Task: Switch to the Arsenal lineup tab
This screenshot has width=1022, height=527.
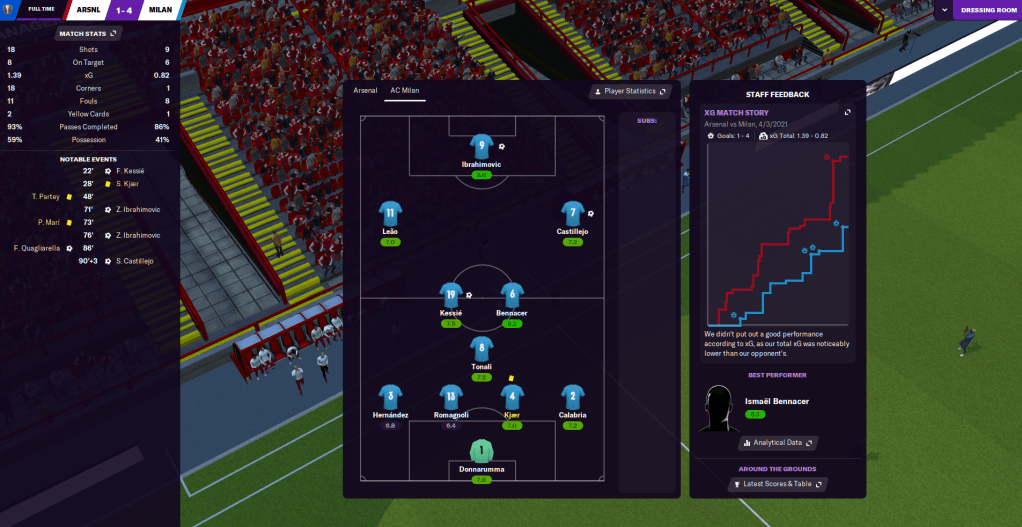Action: coord(366,91)
